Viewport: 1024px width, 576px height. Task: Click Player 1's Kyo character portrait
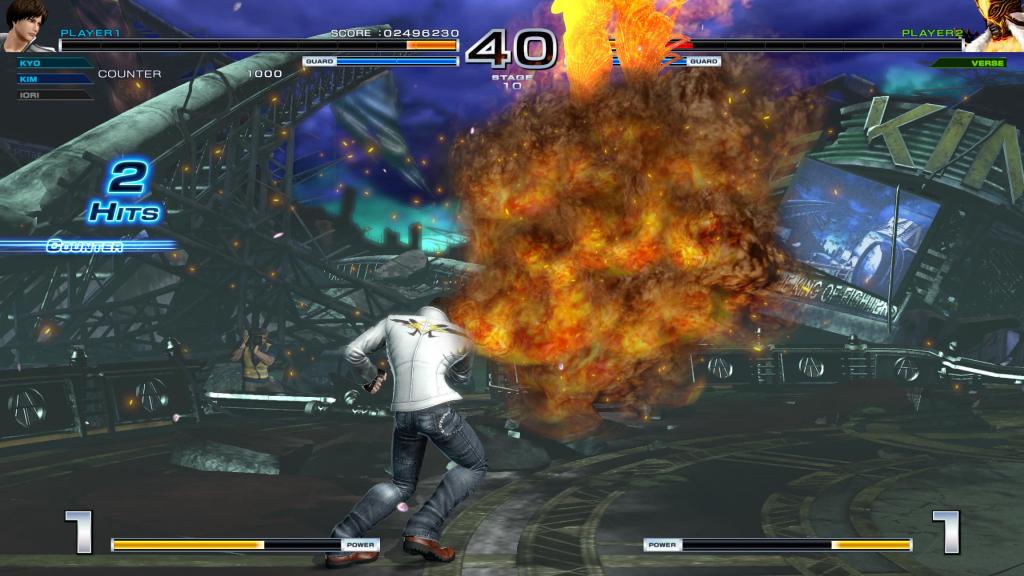[26, 26]
